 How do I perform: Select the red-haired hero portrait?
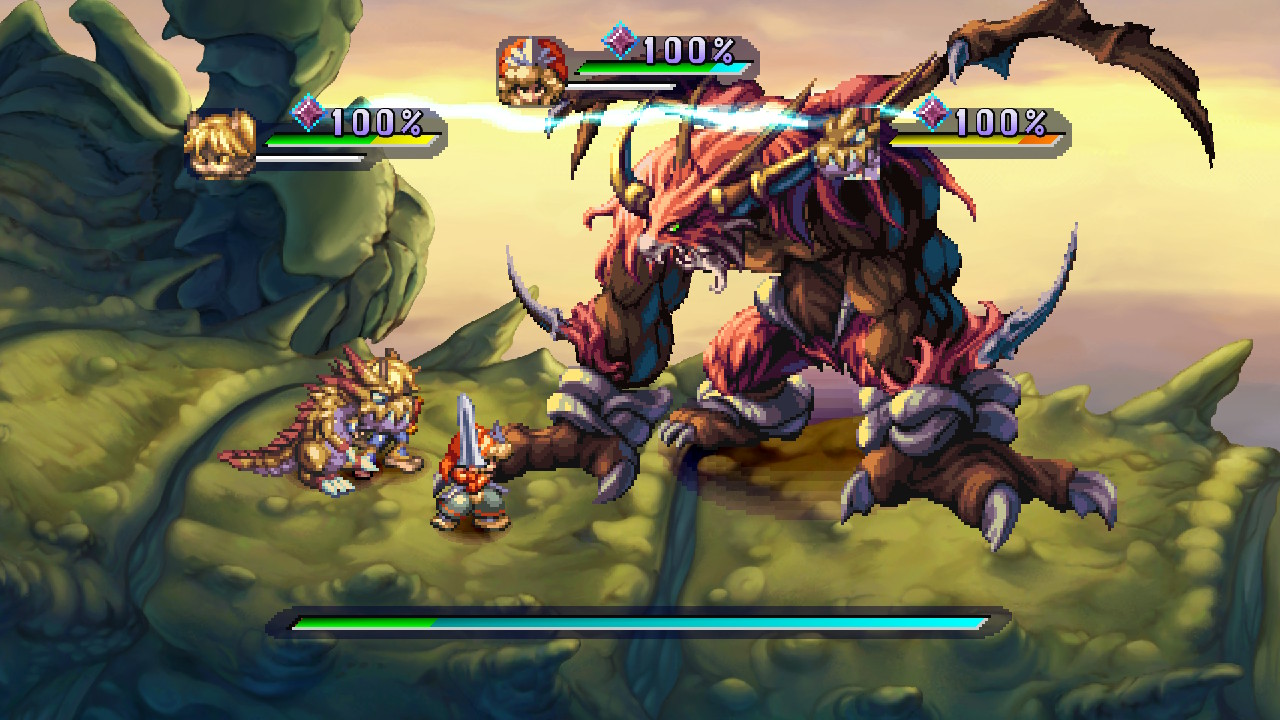pos(532,71)
